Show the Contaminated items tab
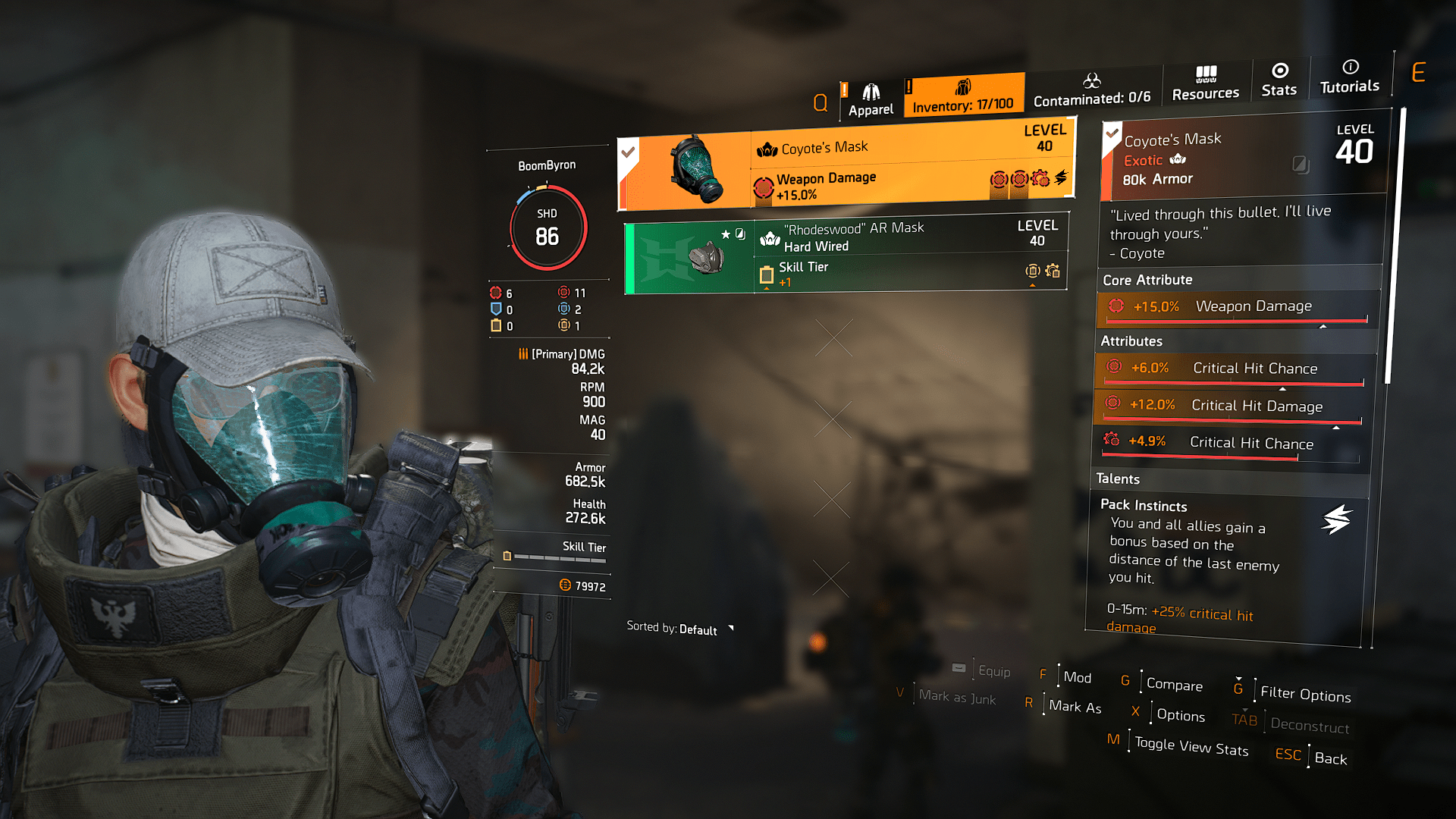The height and width of the screenshot is (819, 1456). click(1092, 90)
